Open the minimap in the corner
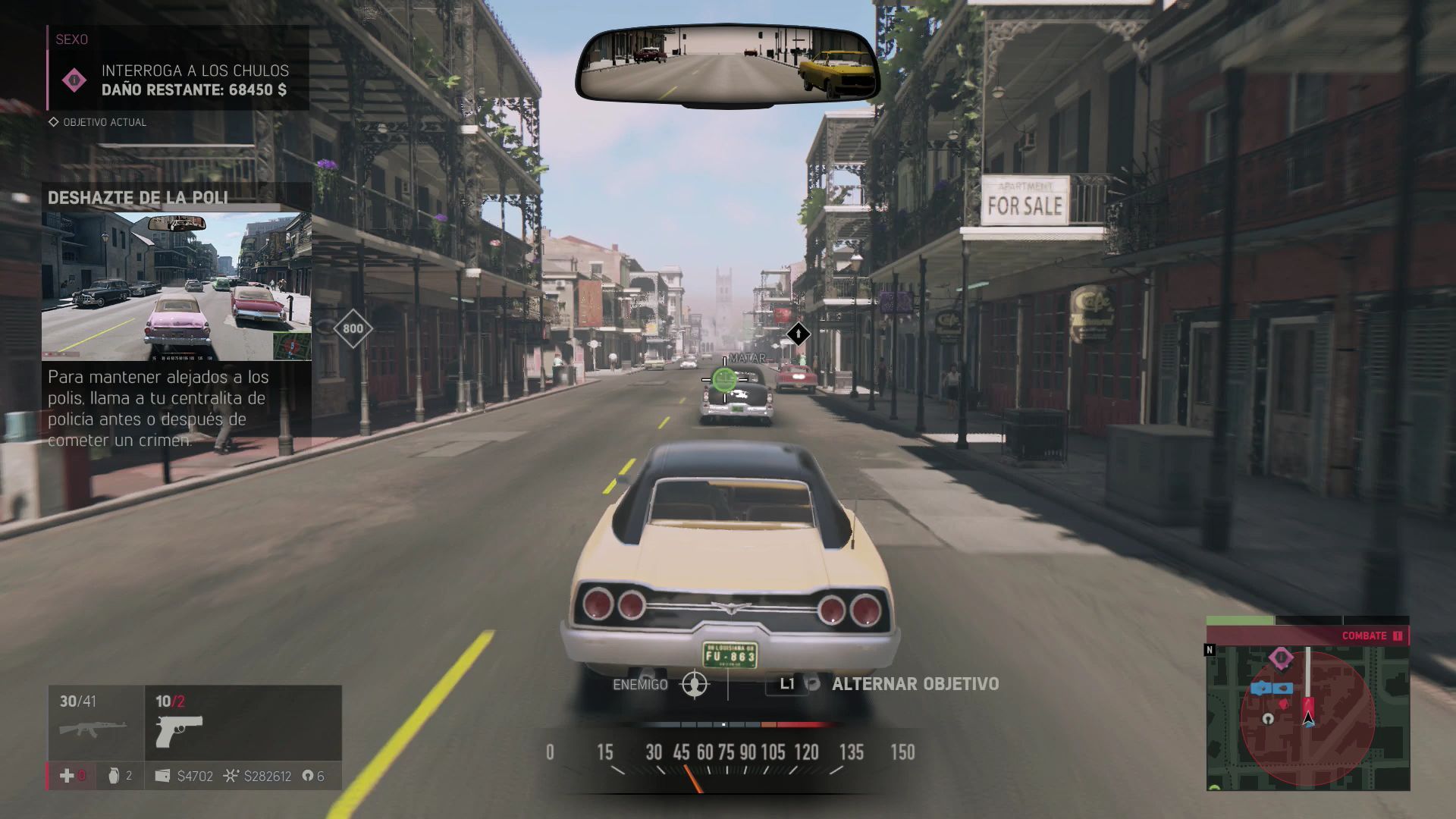 tap(1307, 717)
